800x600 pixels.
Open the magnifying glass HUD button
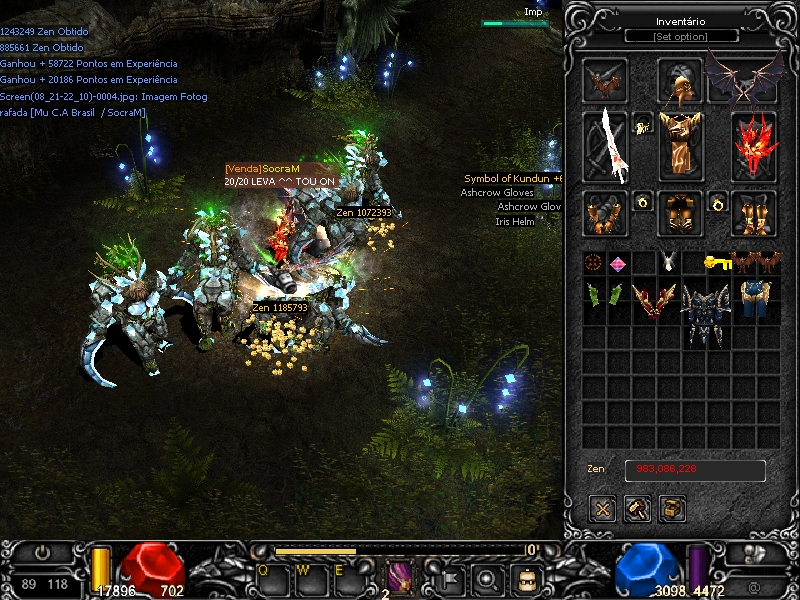click(x=487, y=577)
